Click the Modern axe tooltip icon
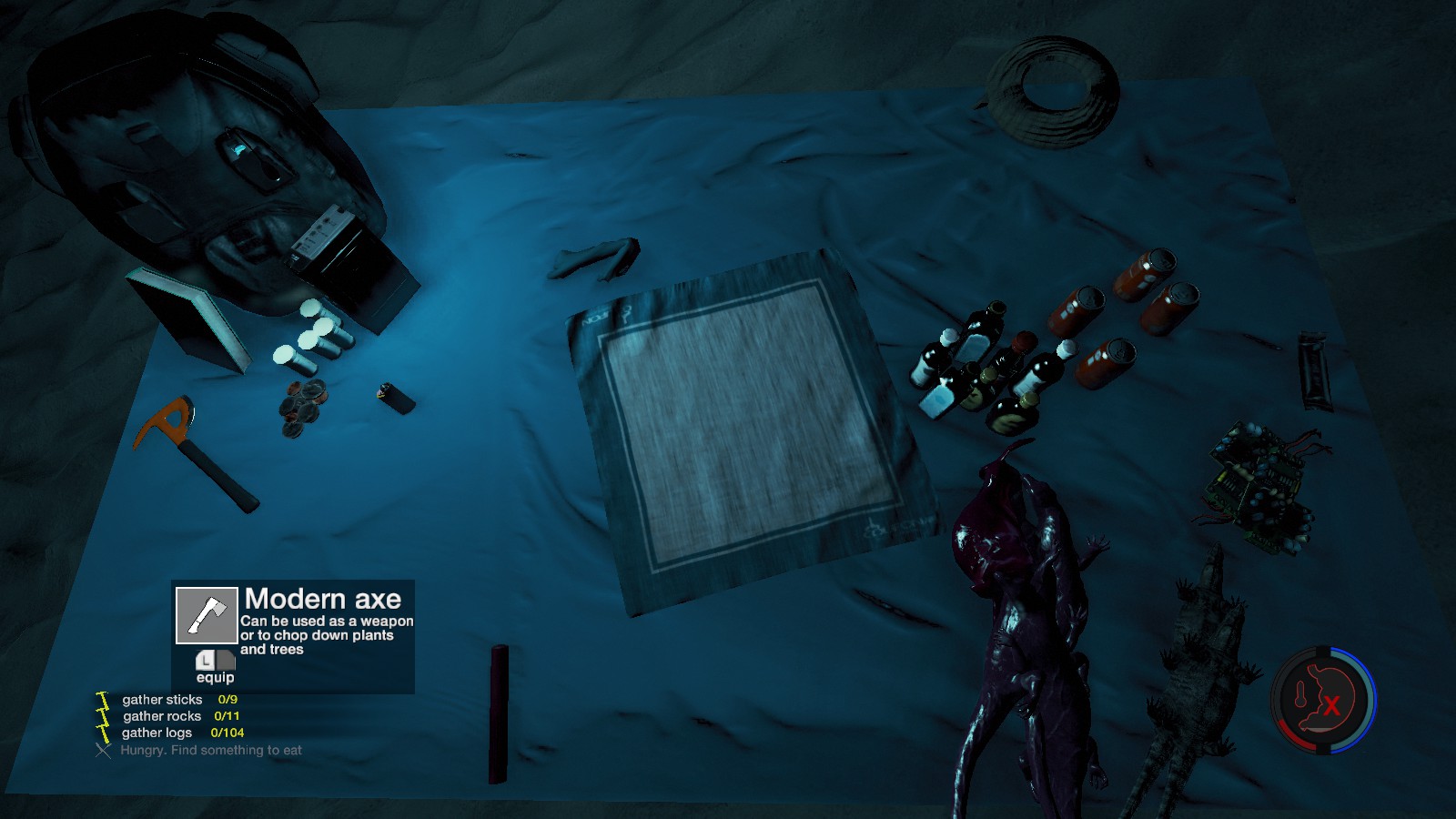Image resolution: width=1456 pixels, height=819 pixels. (x=207, y=615)
